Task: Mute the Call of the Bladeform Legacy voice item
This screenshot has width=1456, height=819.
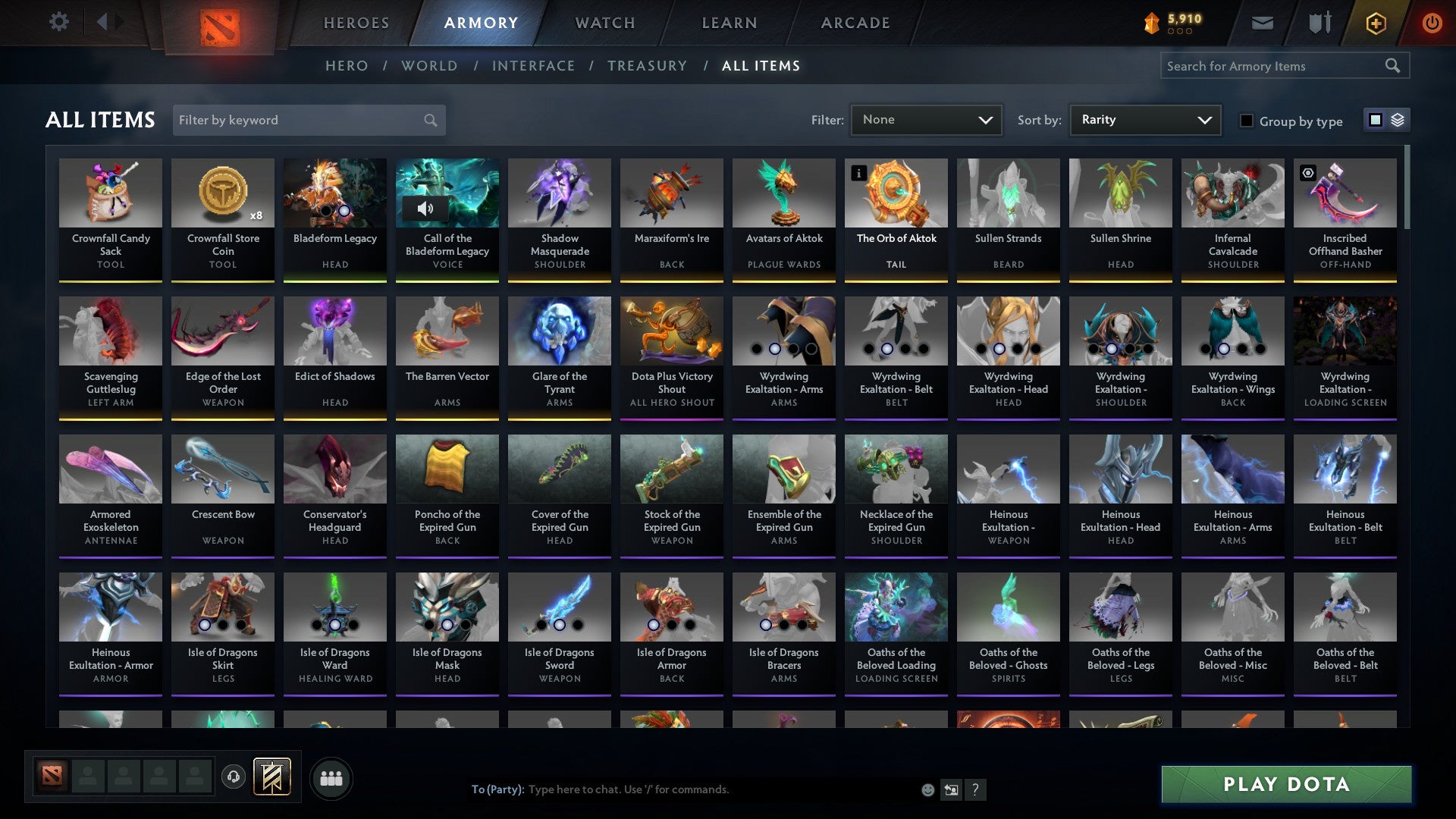Action: point(426,209)
